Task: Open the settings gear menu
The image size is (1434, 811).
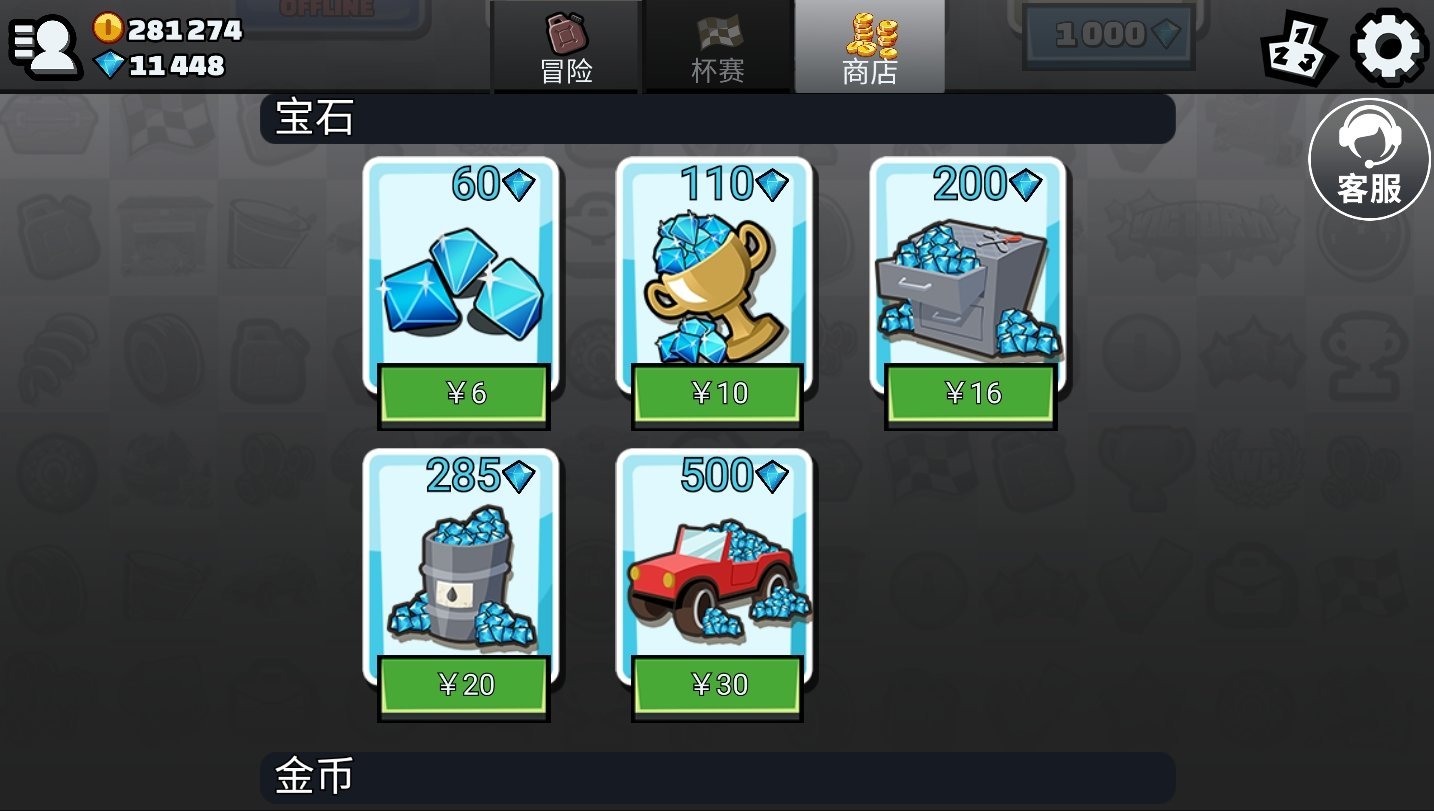Action: coord(1388,45)
